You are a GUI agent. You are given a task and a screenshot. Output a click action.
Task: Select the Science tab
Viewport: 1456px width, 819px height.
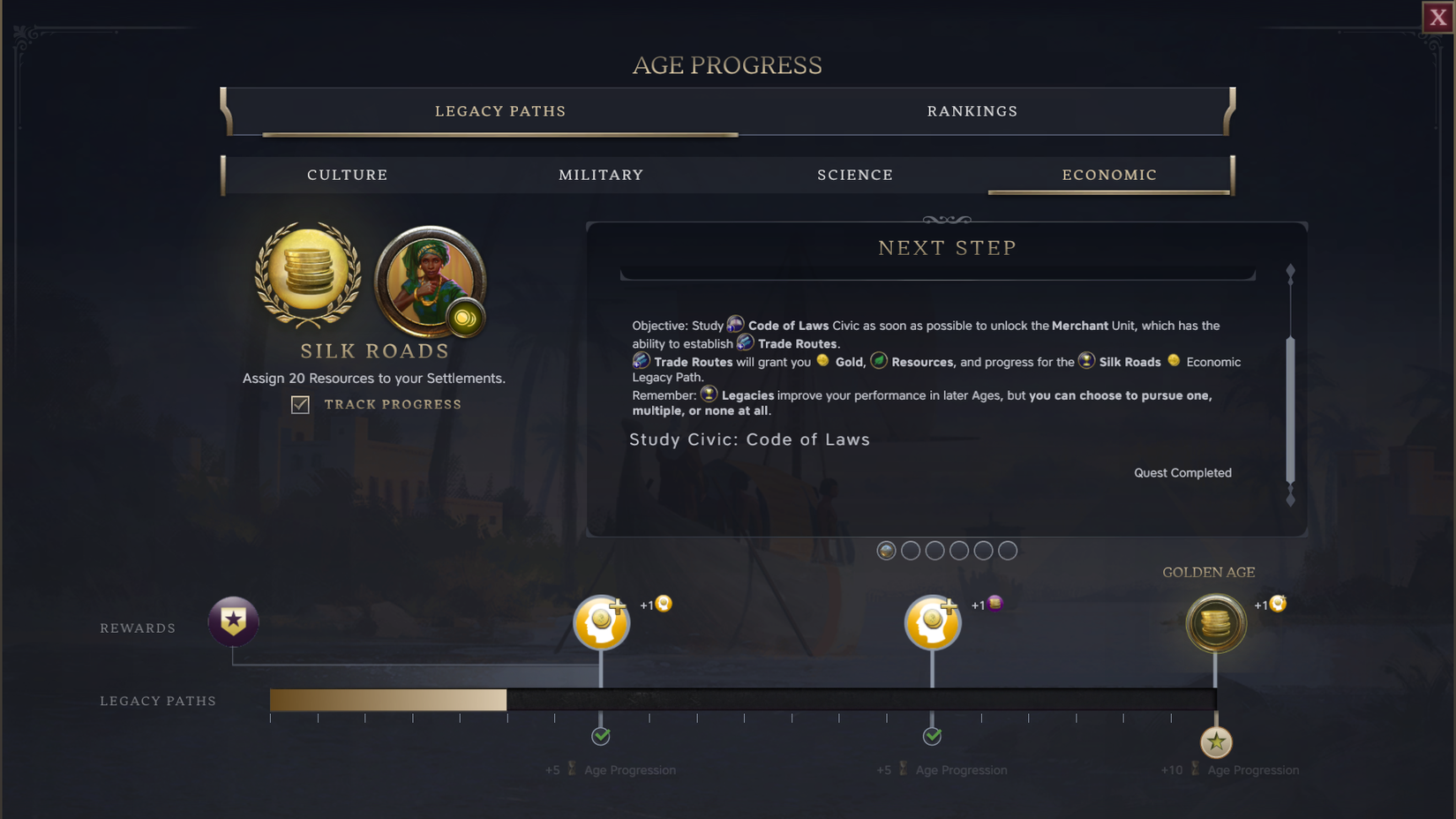click(855, 175)
